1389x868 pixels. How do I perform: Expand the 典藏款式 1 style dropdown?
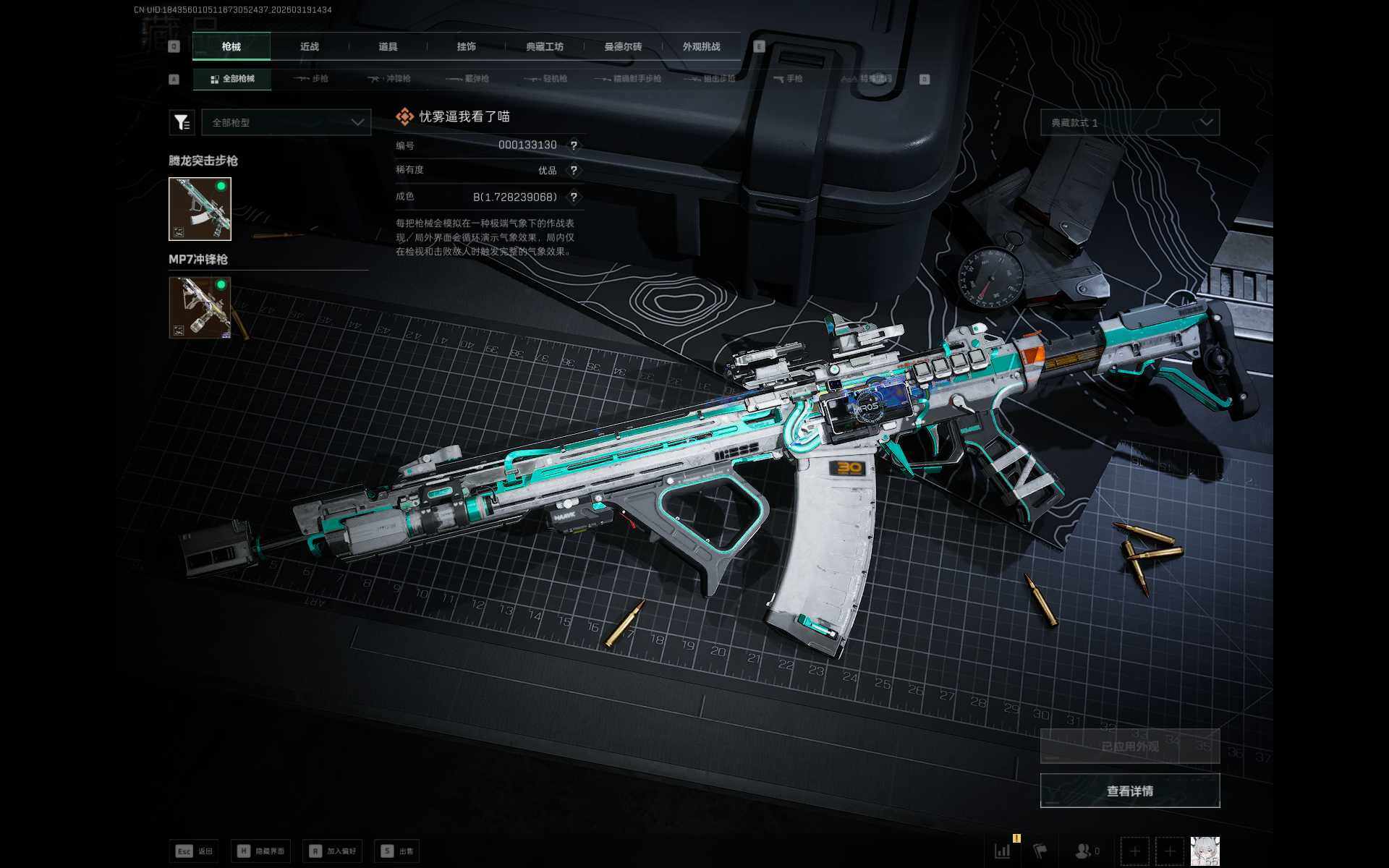click(x=1129, y=122)
